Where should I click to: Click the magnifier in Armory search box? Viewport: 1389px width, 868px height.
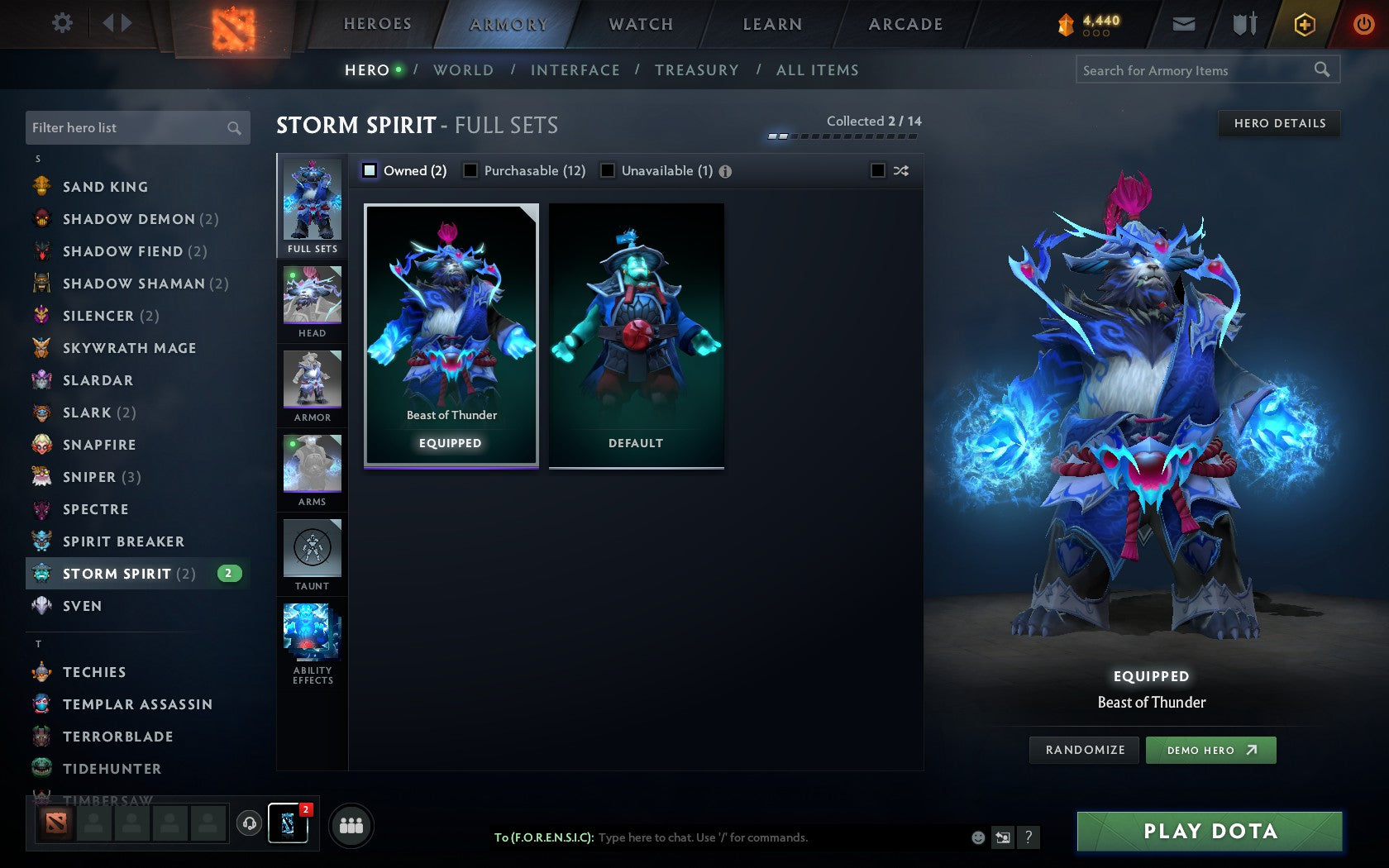(1321, 70)
